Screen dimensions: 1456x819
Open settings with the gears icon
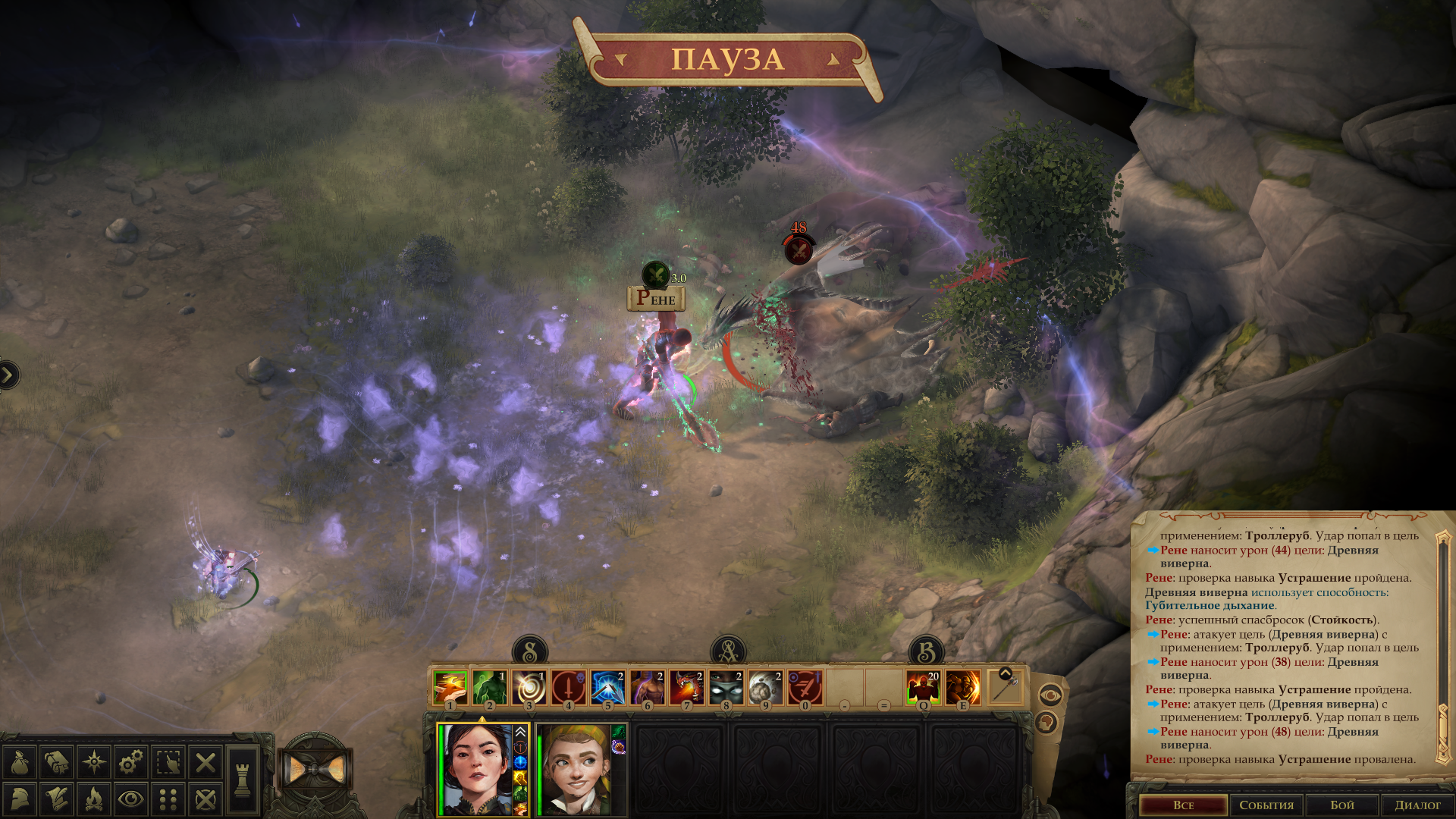(x=131, y=762)
